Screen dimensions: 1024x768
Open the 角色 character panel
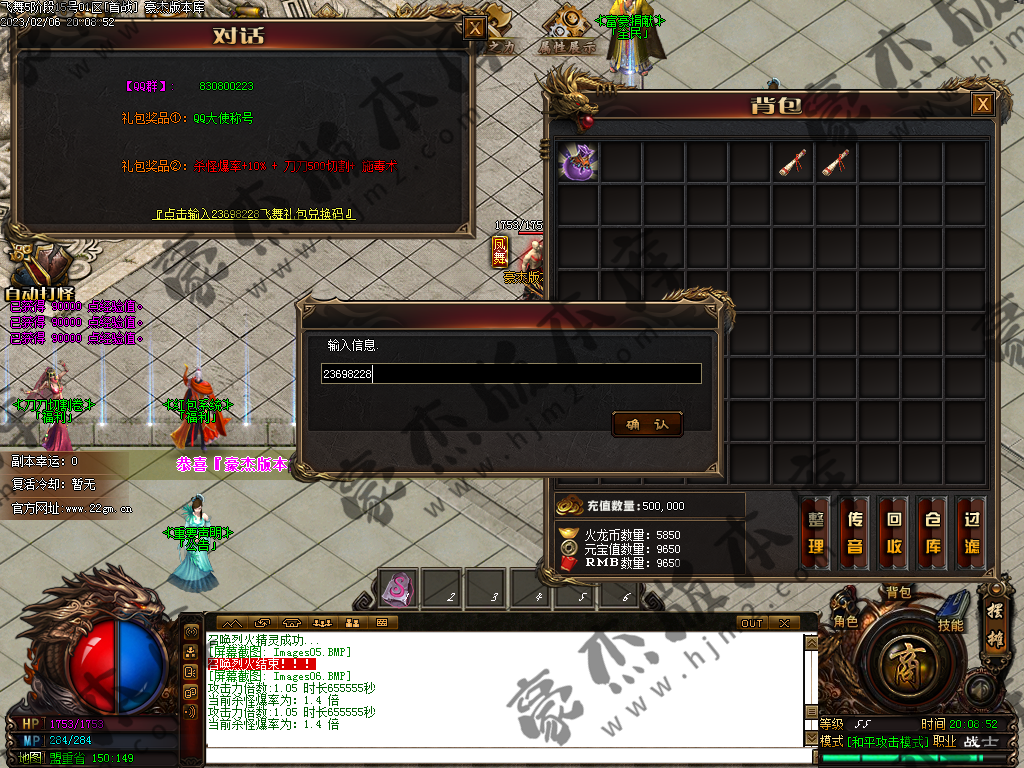(846, 621)
